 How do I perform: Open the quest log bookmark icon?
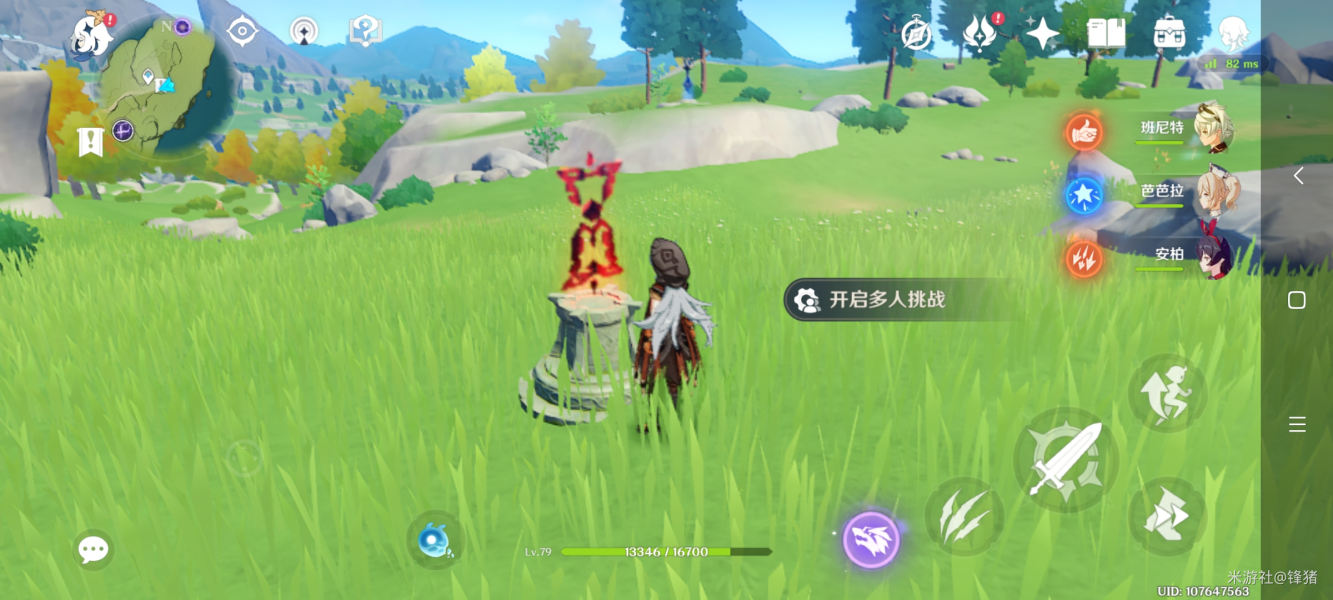coord(90,142)
